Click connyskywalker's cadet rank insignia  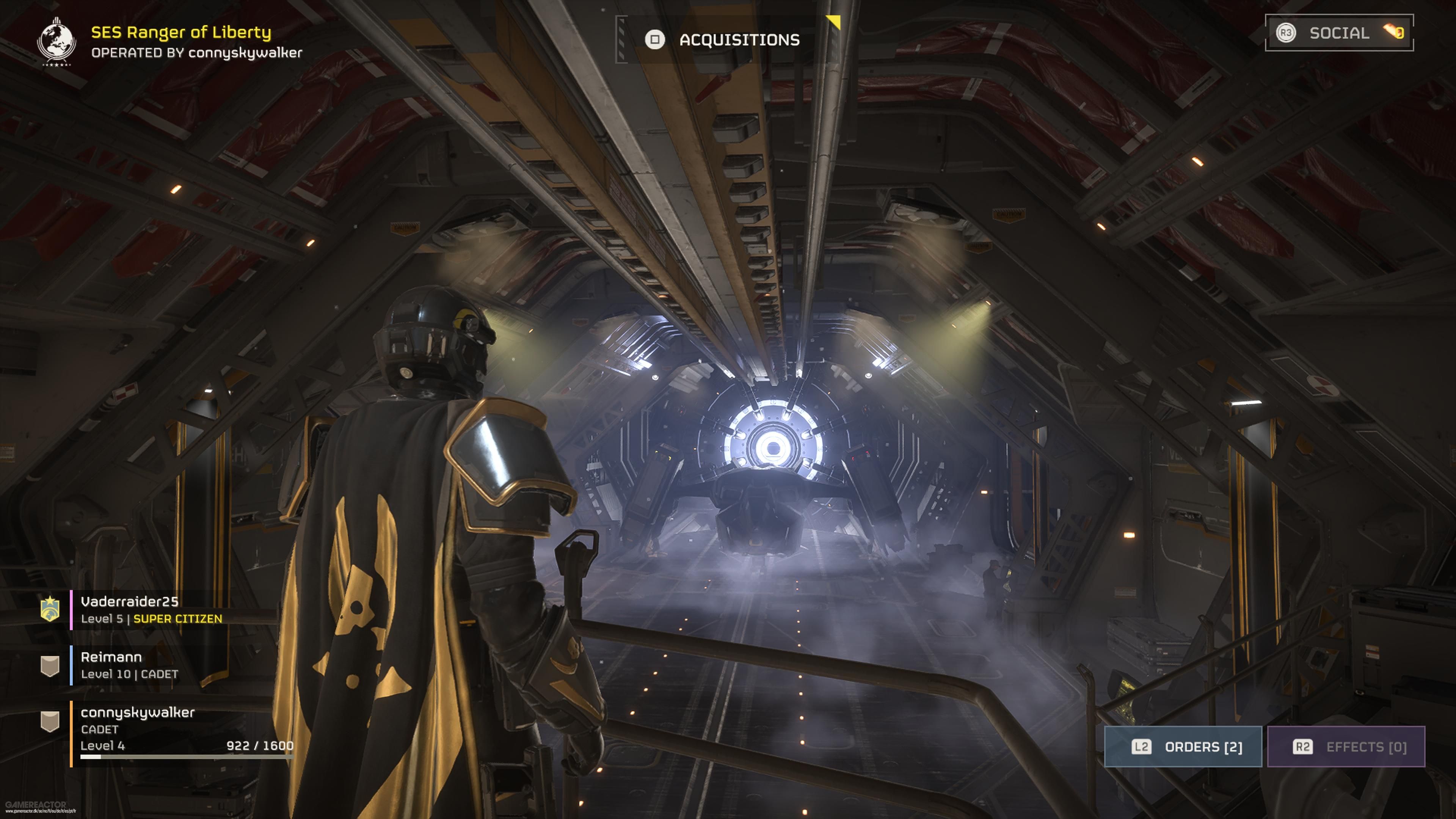[x=50, y=721]
